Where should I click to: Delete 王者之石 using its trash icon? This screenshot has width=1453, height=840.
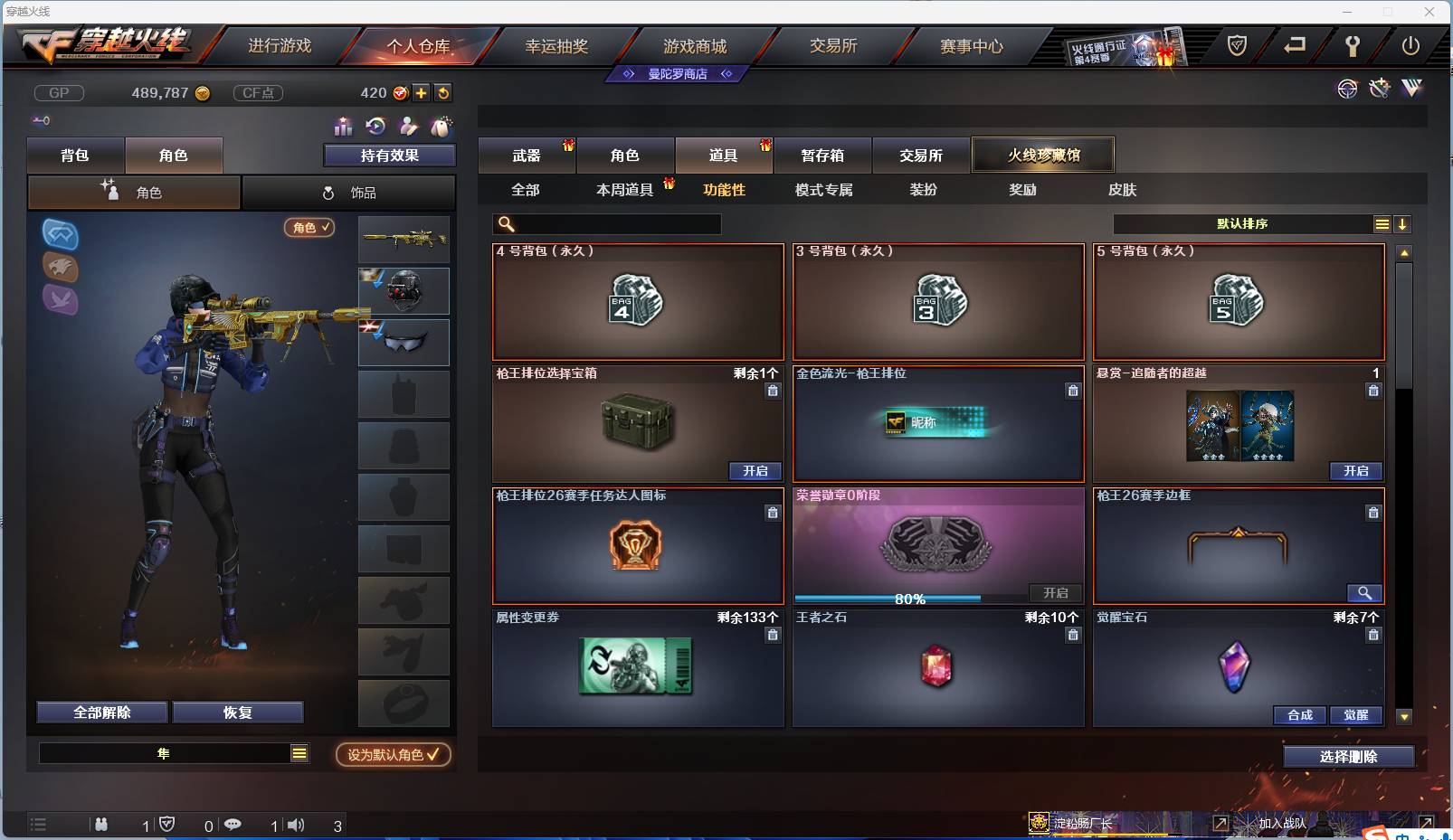coord(1073,636)
